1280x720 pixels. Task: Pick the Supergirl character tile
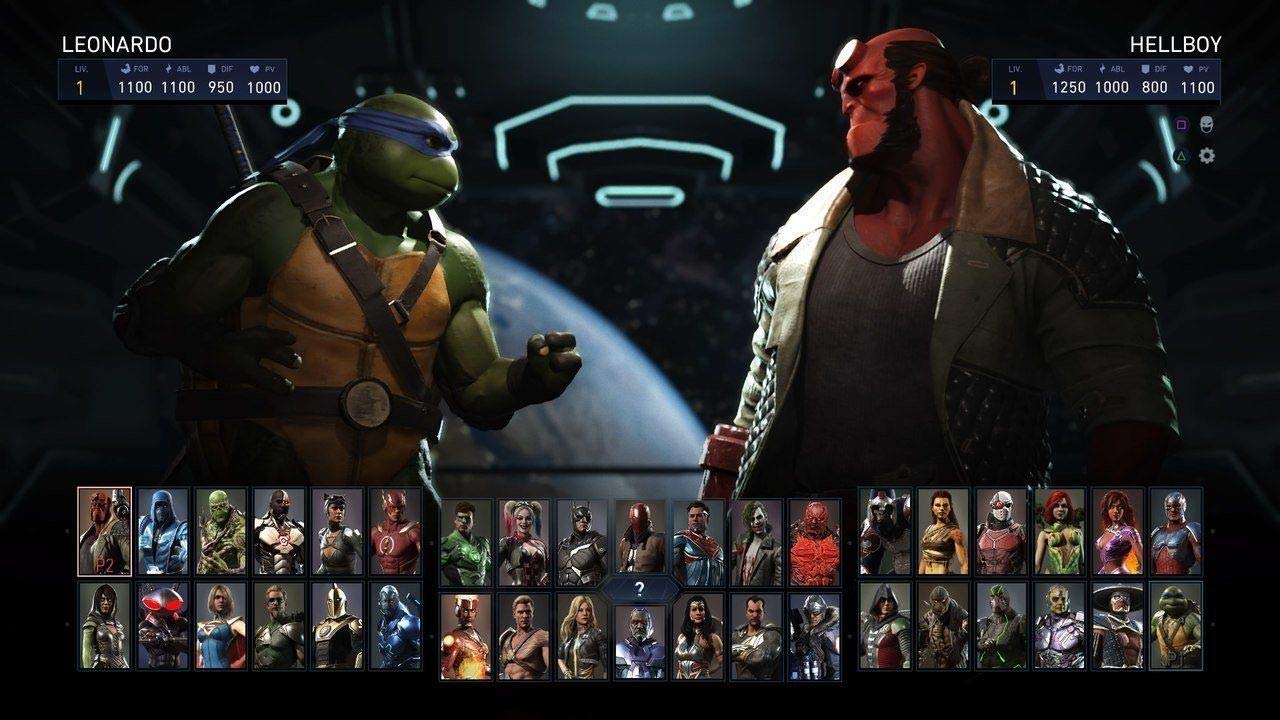(x=220, y=626)
